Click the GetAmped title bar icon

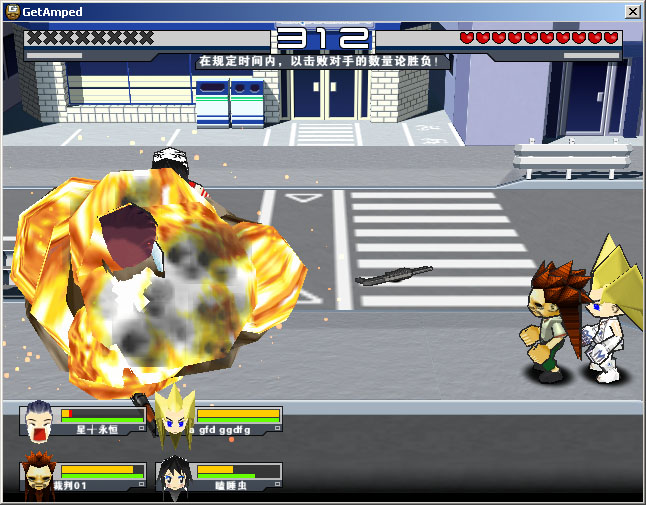(11, 11)
